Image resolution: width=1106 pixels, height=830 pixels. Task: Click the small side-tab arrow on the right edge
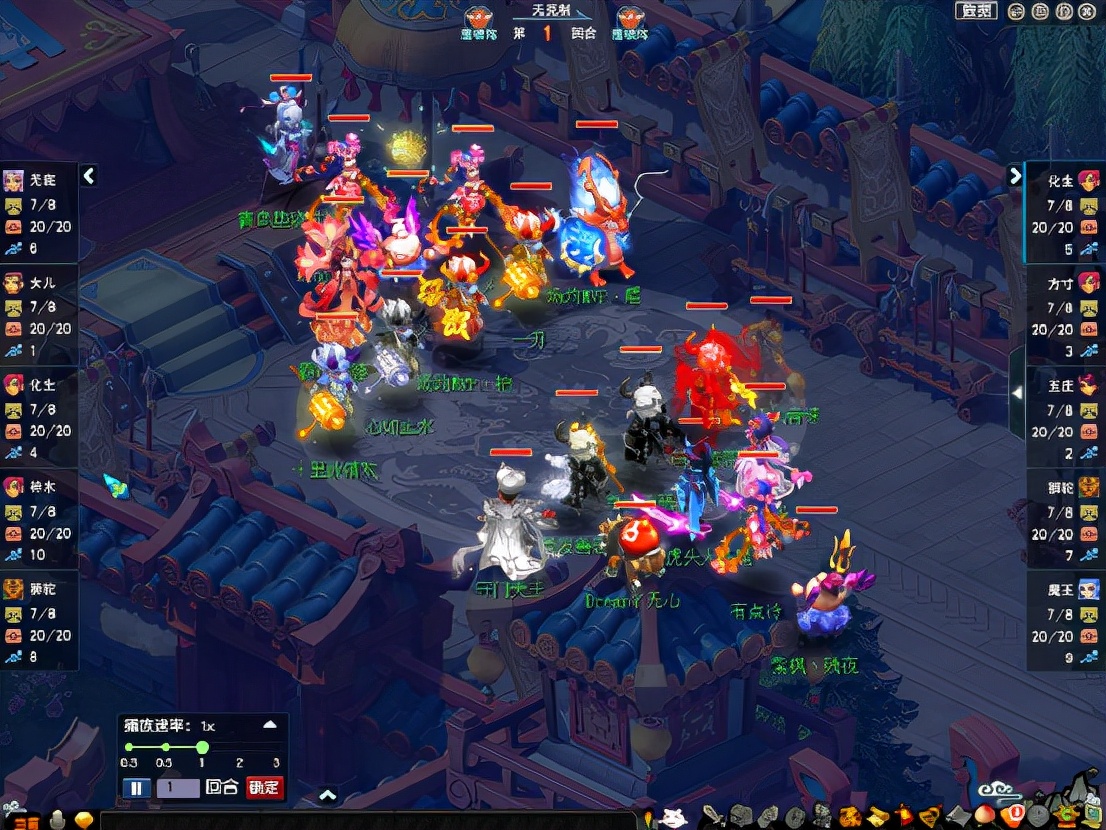tap(1016, 393)
